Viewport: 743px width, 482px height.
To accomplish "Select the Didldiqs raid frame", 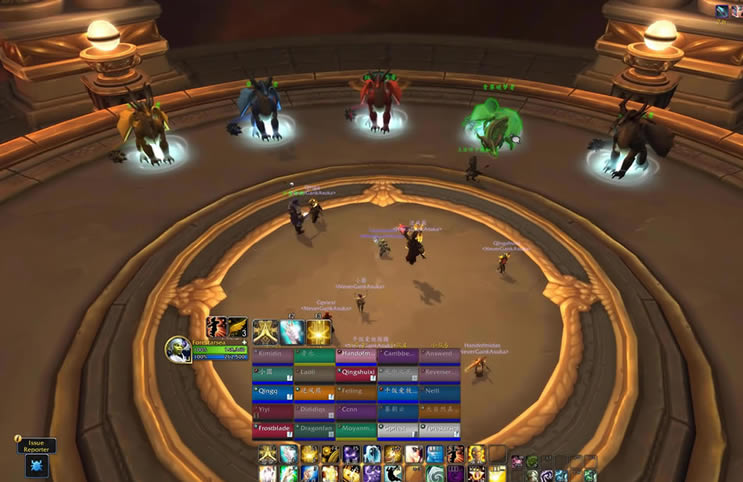I will (x=315, y=410).
